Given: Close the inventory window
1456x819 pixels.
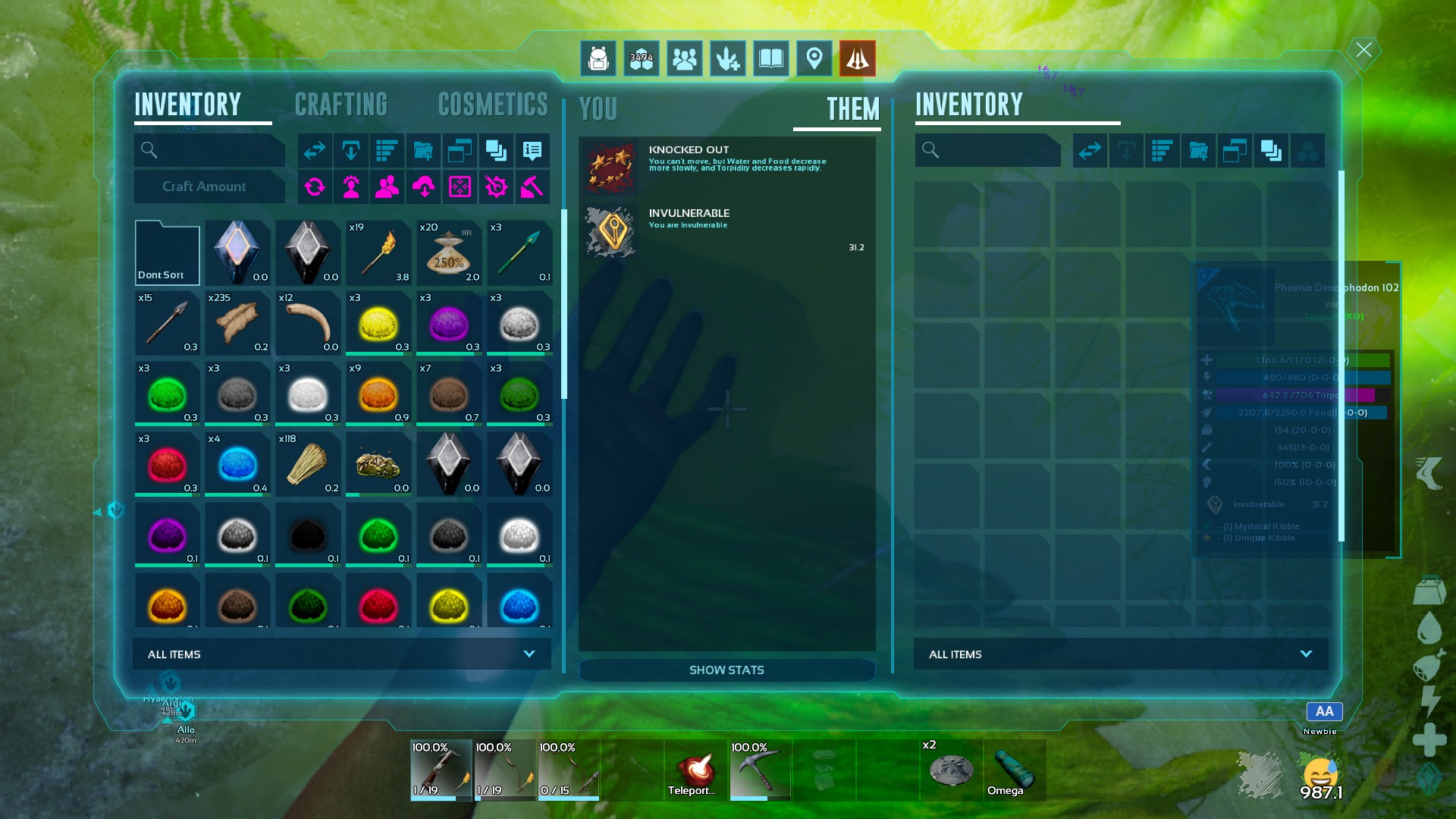Looking at the screenshot, I should (x=1363, y=51).
